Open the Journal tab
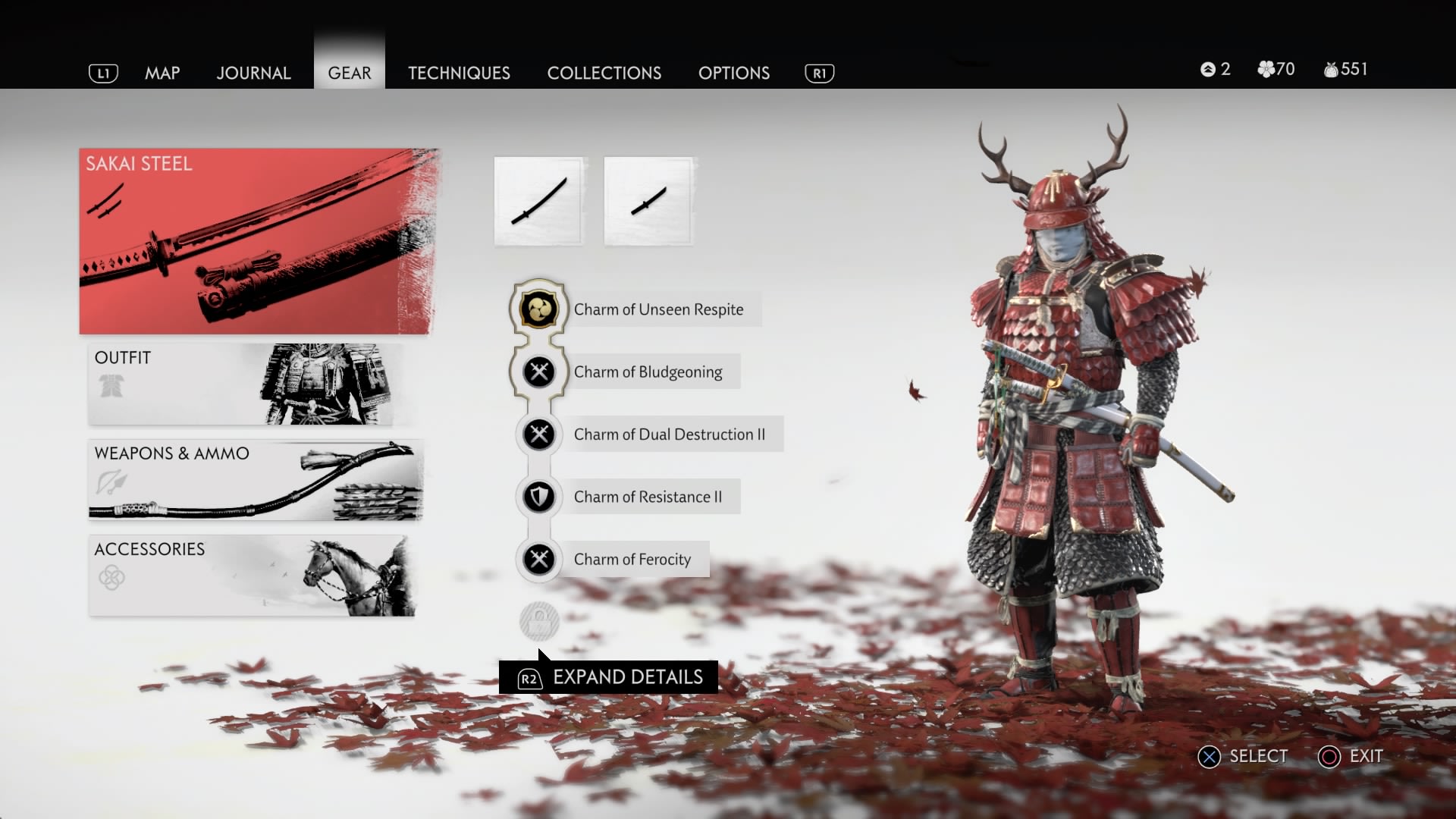Viewport: 1456px width, 819px height. coord(253,73)
